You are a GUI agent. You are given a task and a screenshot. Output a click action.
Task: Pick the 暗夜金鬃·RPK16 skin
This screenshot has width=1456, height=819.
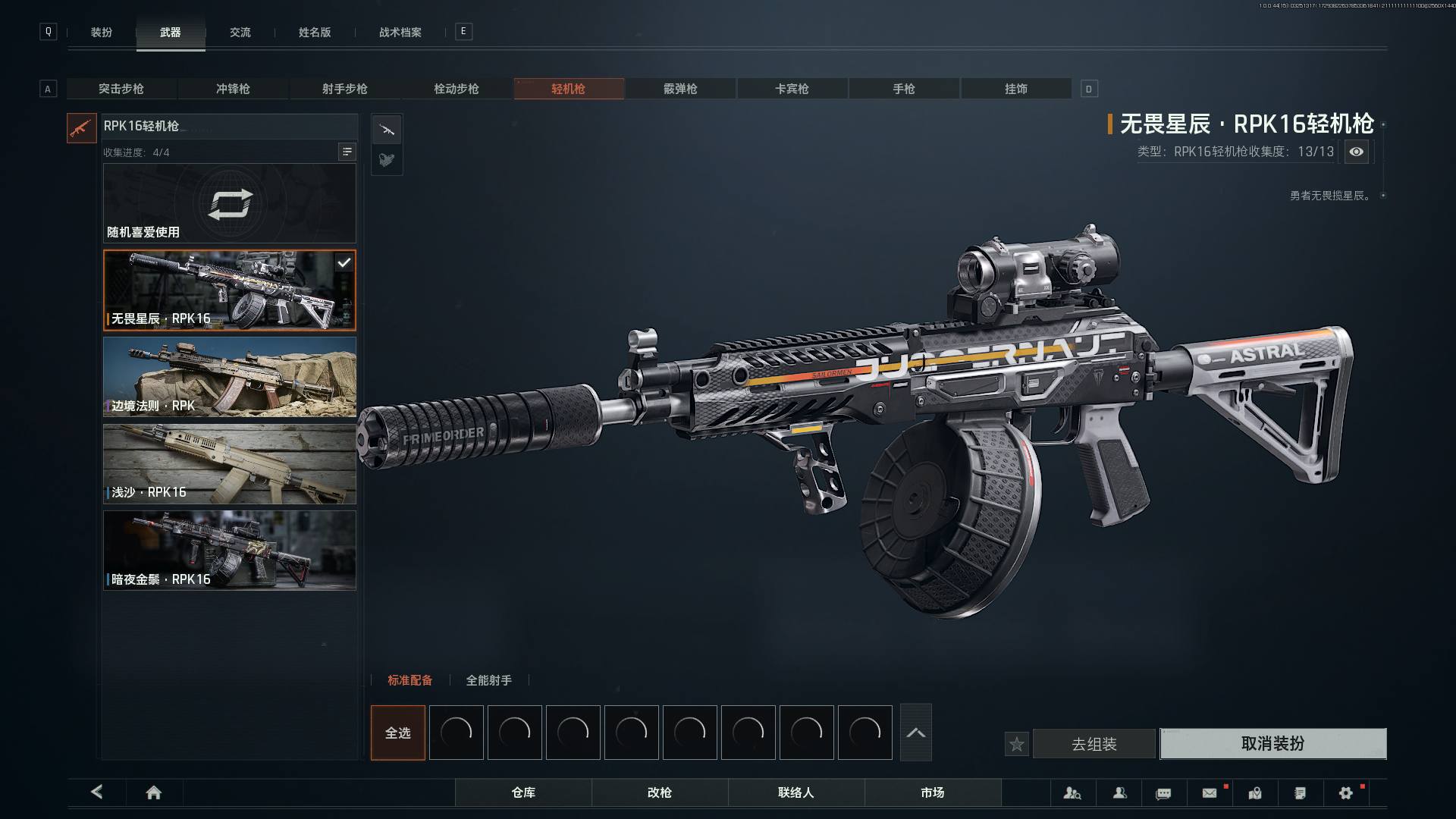click(230, 551)
